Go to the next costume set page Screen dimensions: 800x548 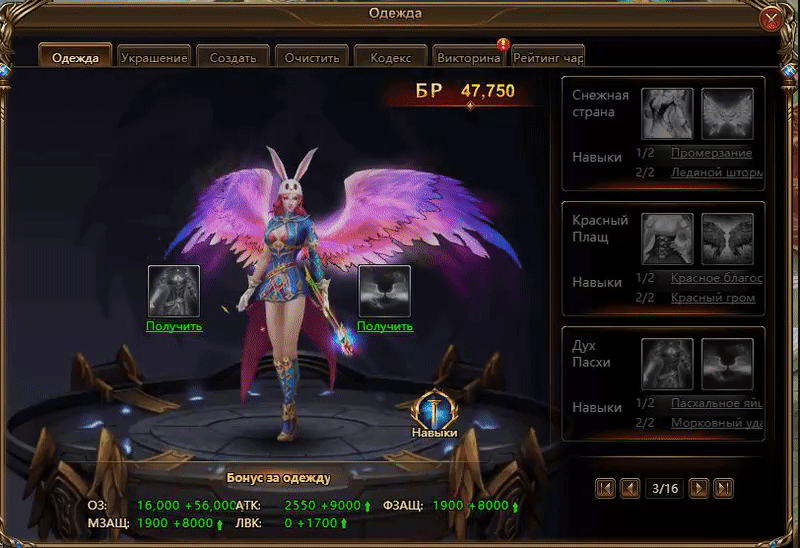[700, 488]
